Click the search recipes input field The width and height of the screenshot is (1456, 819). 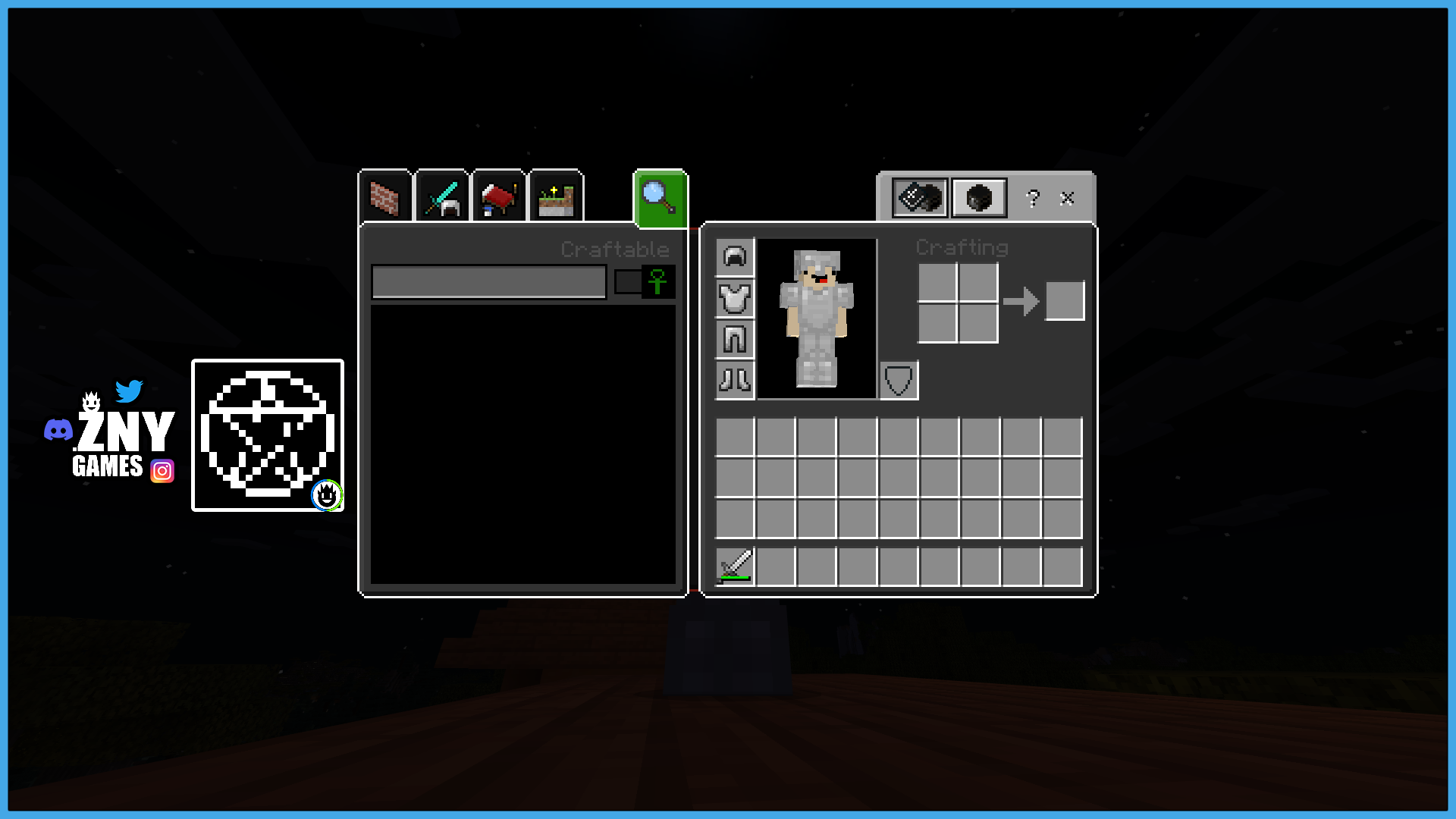point(488,281)
